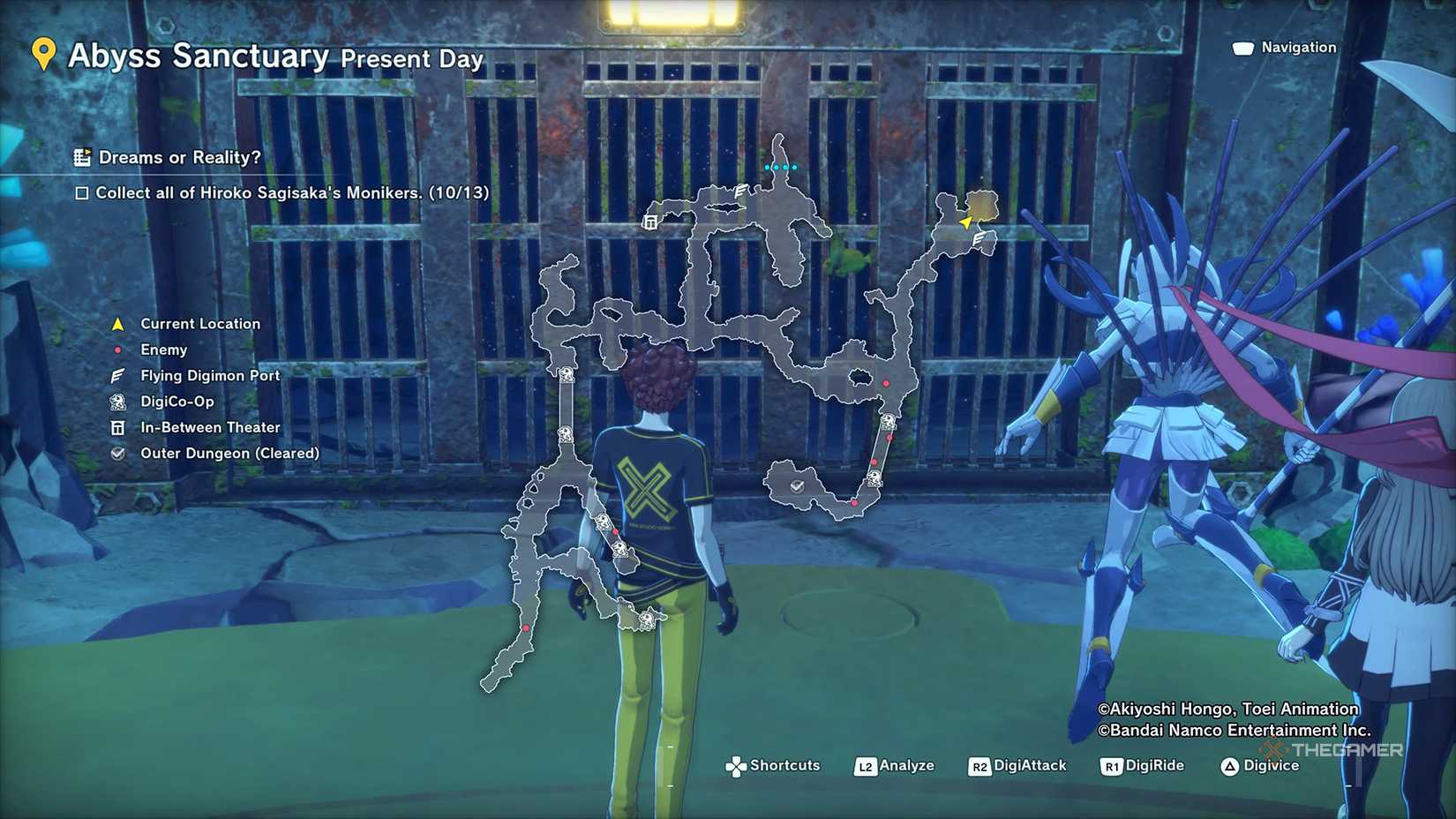Click the In-Between Theater marker on the map
The height and width of the screenshot is (819, 1456).
pos(650,221)
